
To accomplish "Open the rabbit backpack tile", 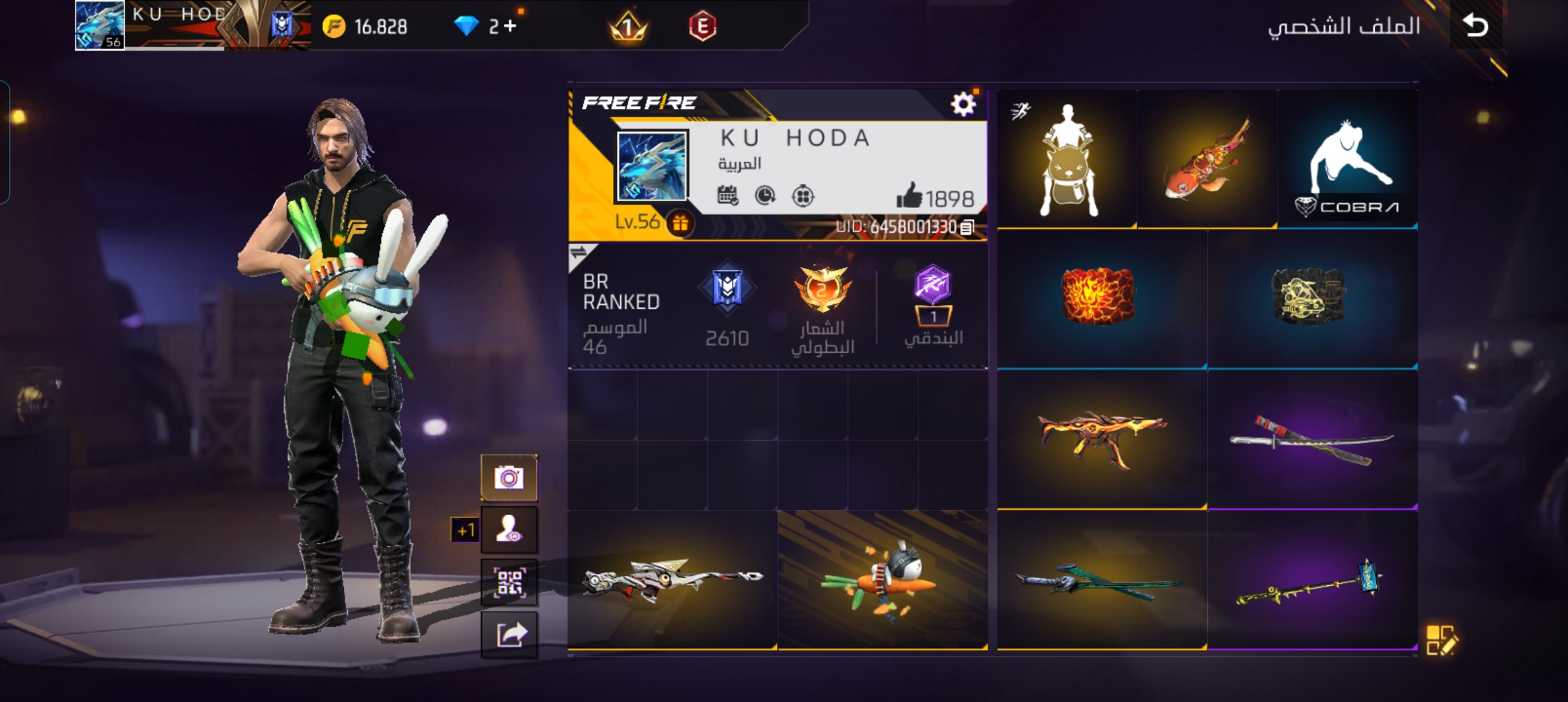I will tap(1067, 160).
